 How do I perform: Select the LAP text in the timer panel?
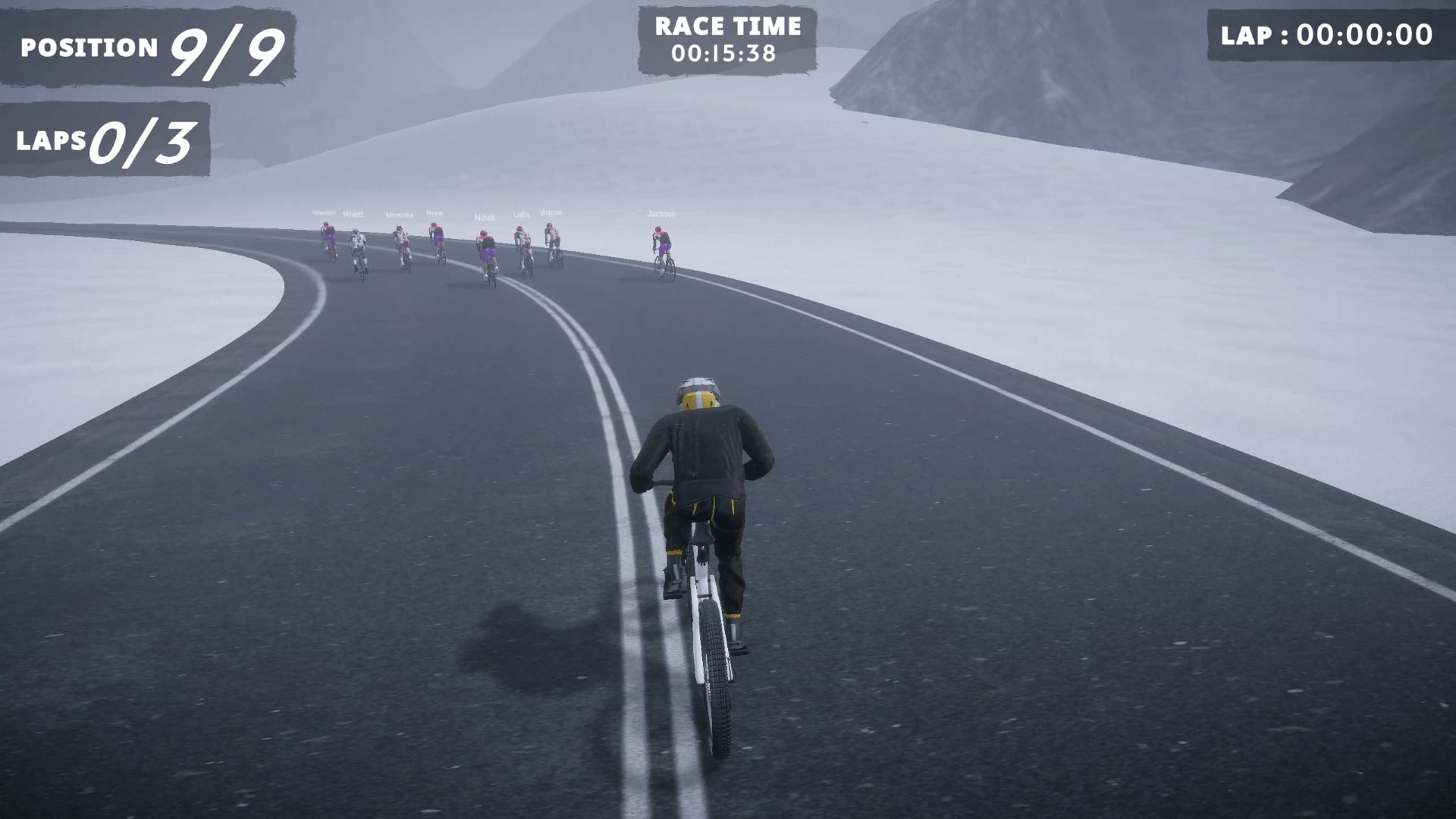1246,34
